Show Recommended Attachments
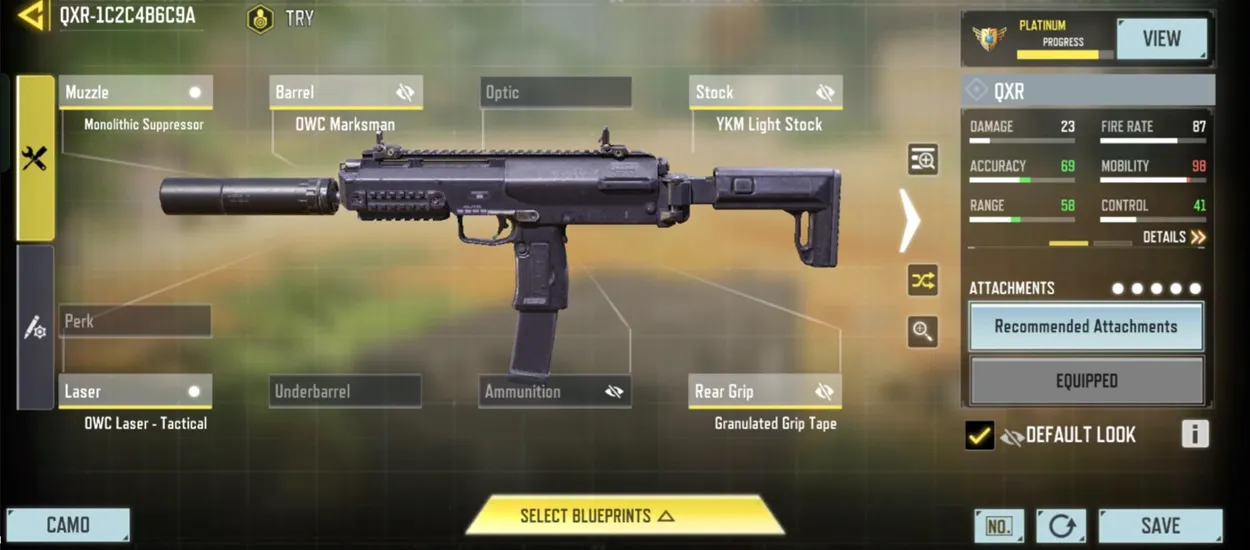 (1086, 327)
